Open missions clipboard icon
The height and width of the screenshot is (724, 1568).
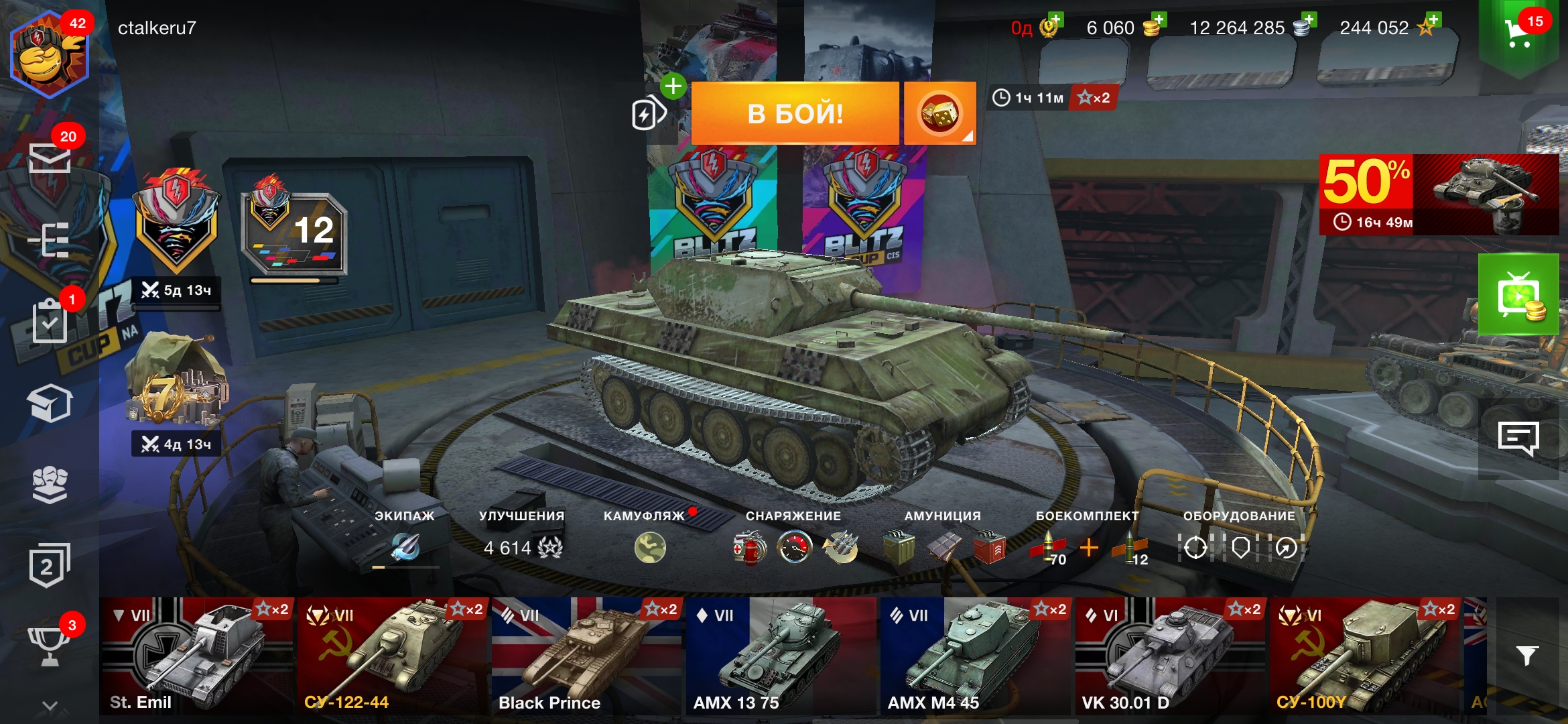(x=50, y=322)
